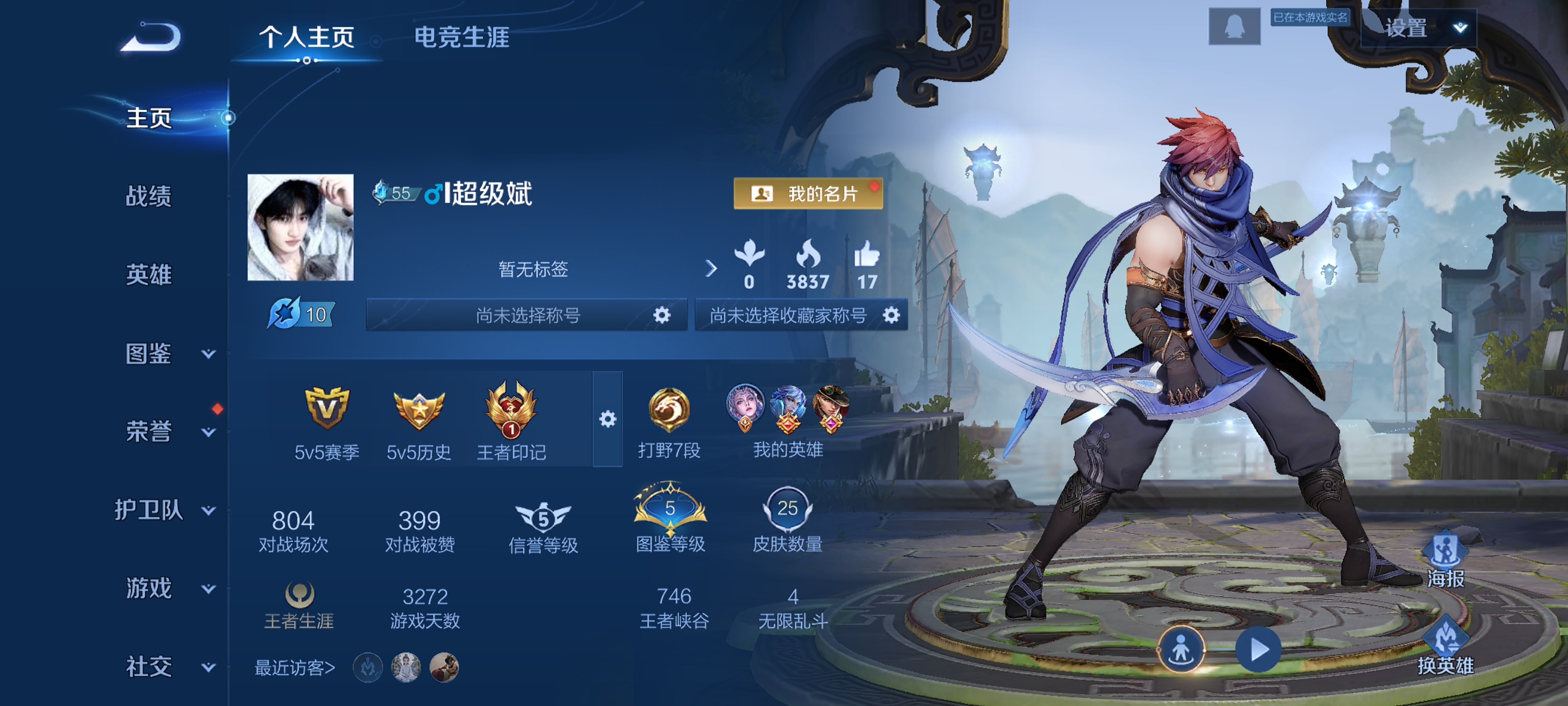This screenshot has height=706, width=1568.
Task: Open 我的英雄 hero portraits
Action: point(787,420)
